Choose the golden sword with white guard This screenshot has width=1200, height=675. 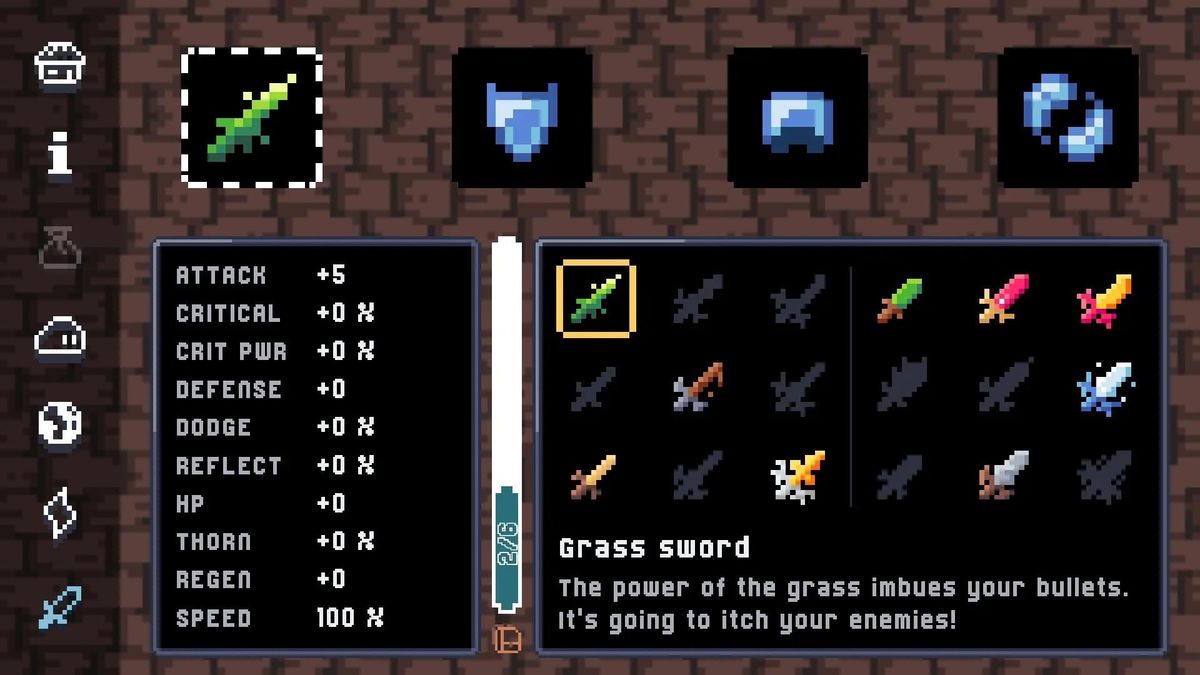pyautogui.click(x=797, y=476)
